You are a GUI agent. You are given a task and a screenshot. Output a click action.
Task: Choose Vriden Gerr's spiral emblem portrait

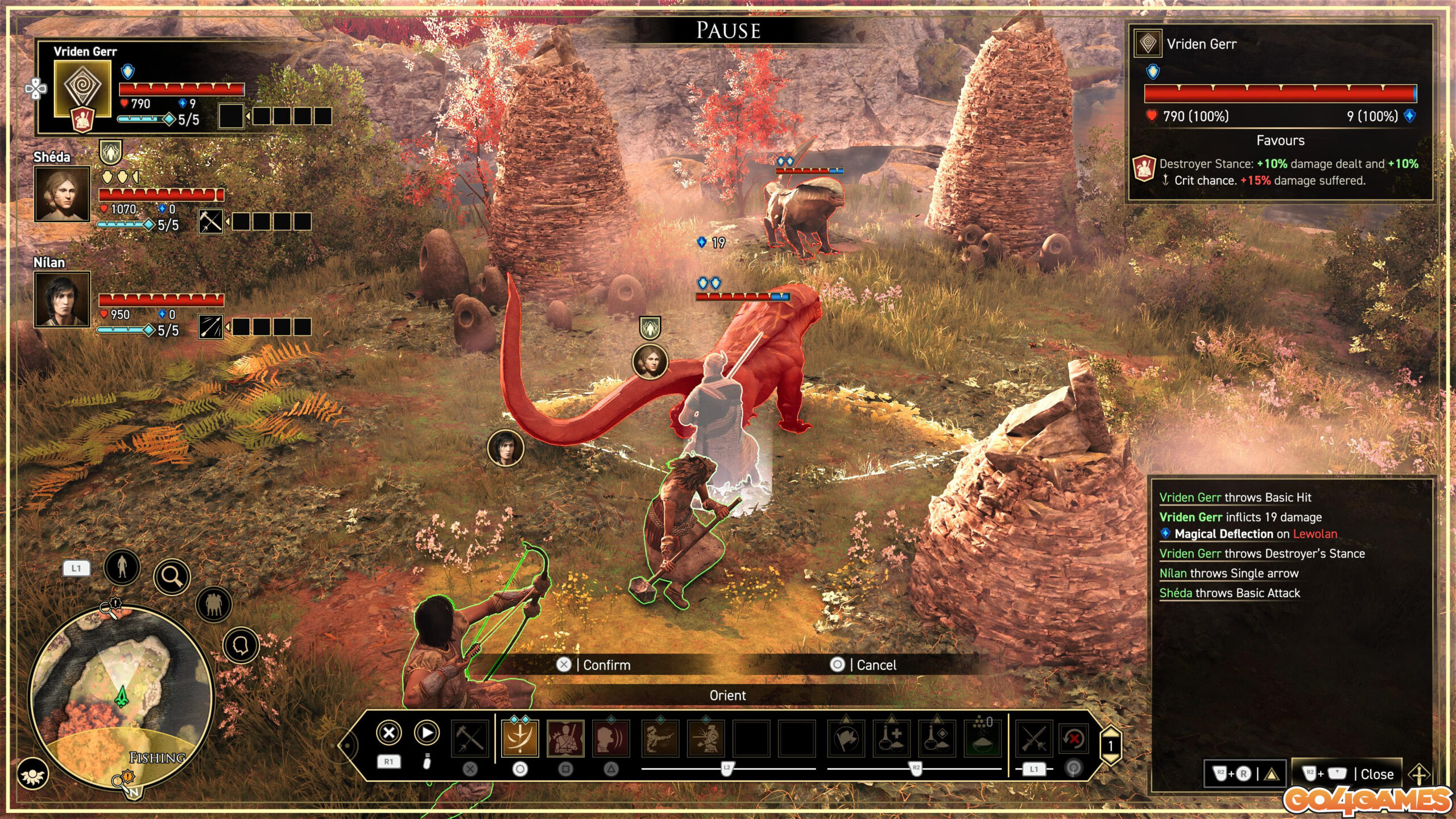coord(82,88)
